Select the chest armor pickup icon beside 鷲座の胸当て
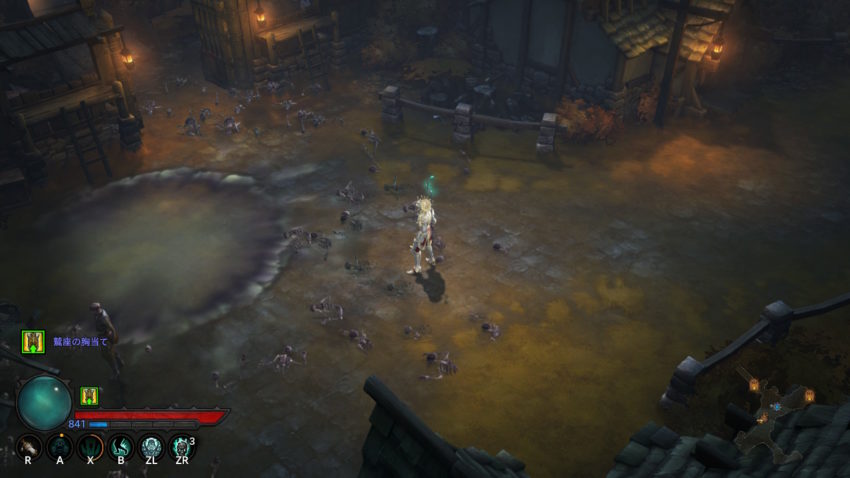Viewport: 850px width, 478px height. (33, 341)
